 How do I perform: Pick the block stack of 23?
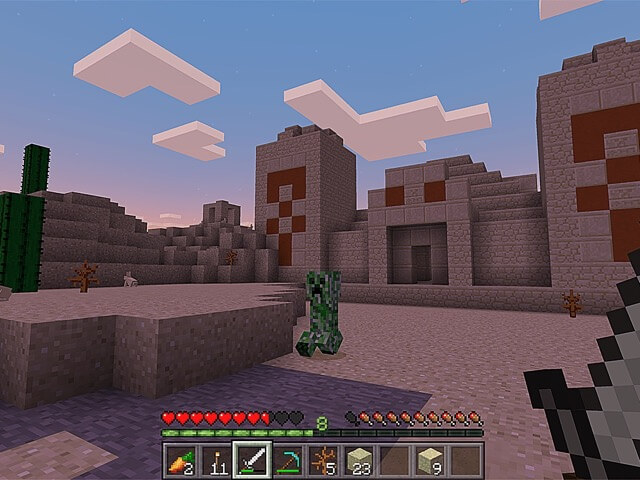point(359,460)
